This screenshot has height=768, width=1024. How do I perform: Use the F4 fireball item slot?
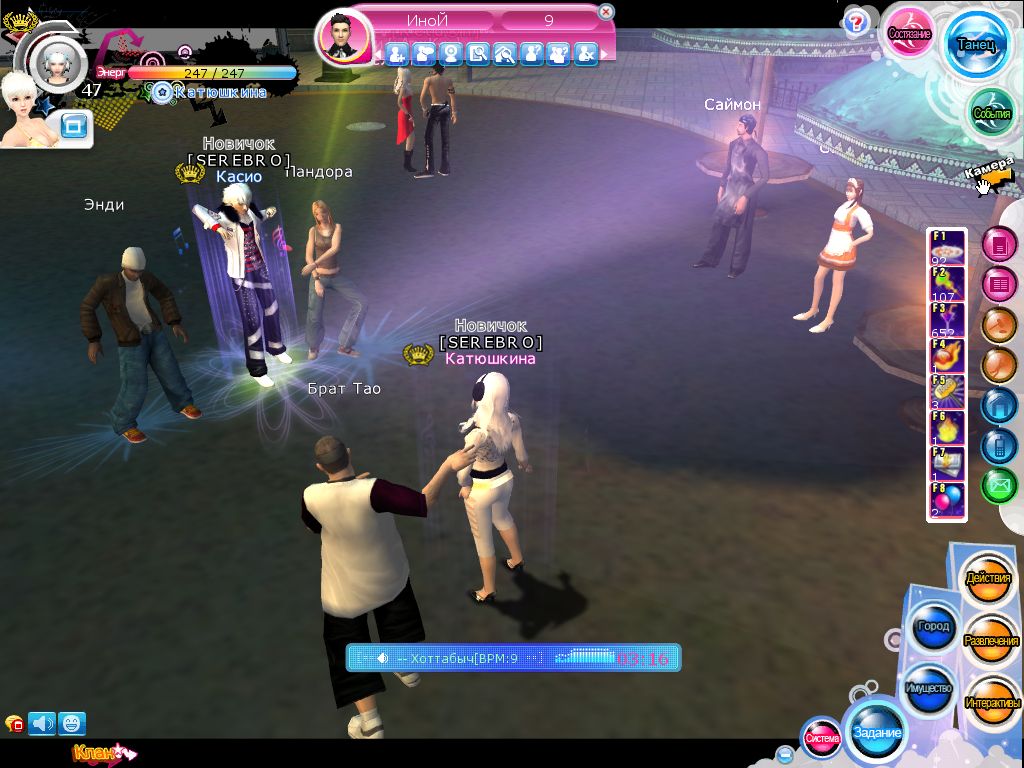coord(948,357)
